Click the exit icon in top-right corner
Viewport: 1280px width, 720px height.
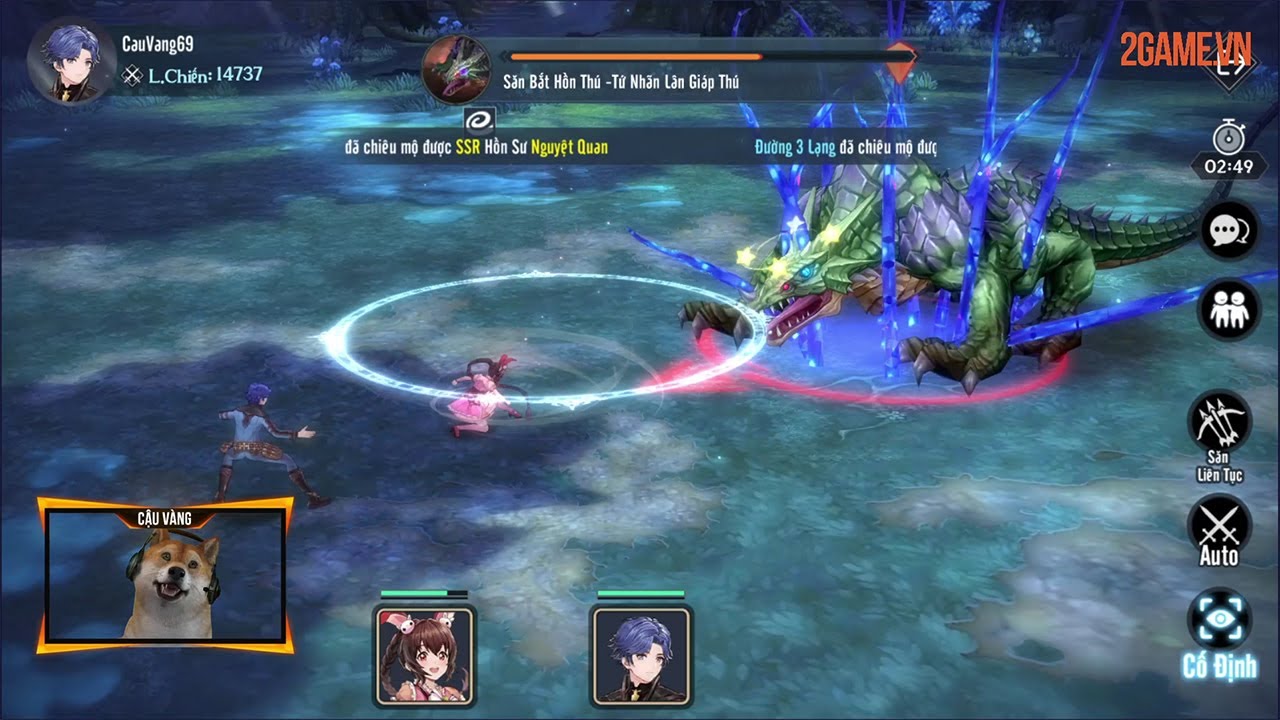pyautogui.click(x=1232, y=66)
